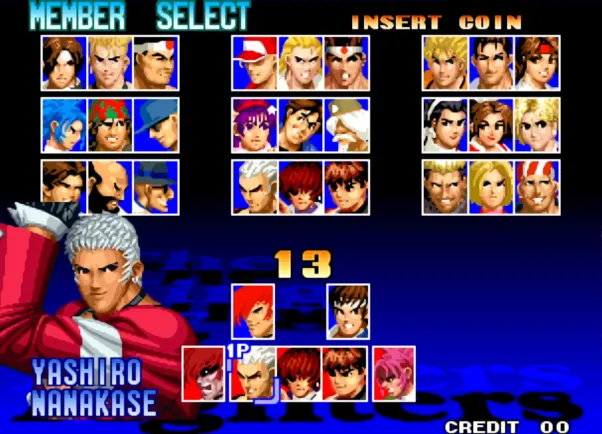
Task: Select Terry Bogard in the red cap
Action: point(255,62)
